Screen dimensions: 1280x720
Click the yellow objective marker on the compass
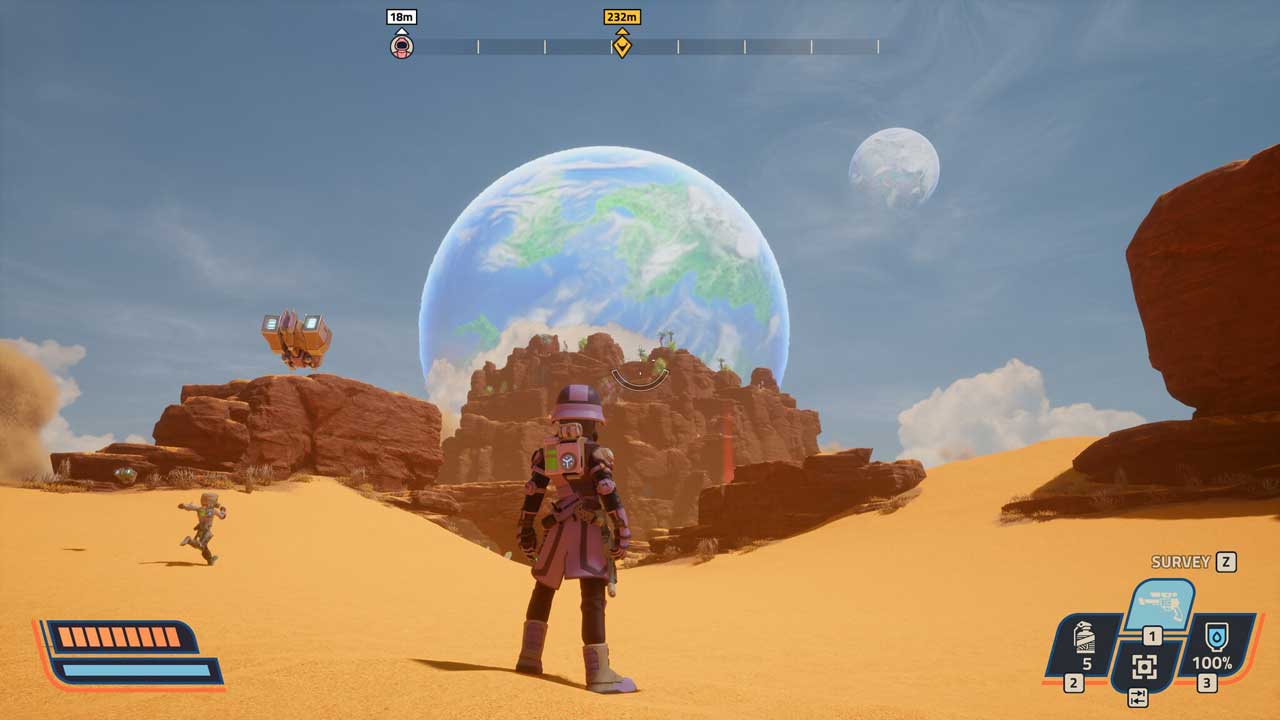(x=622, y=45)
